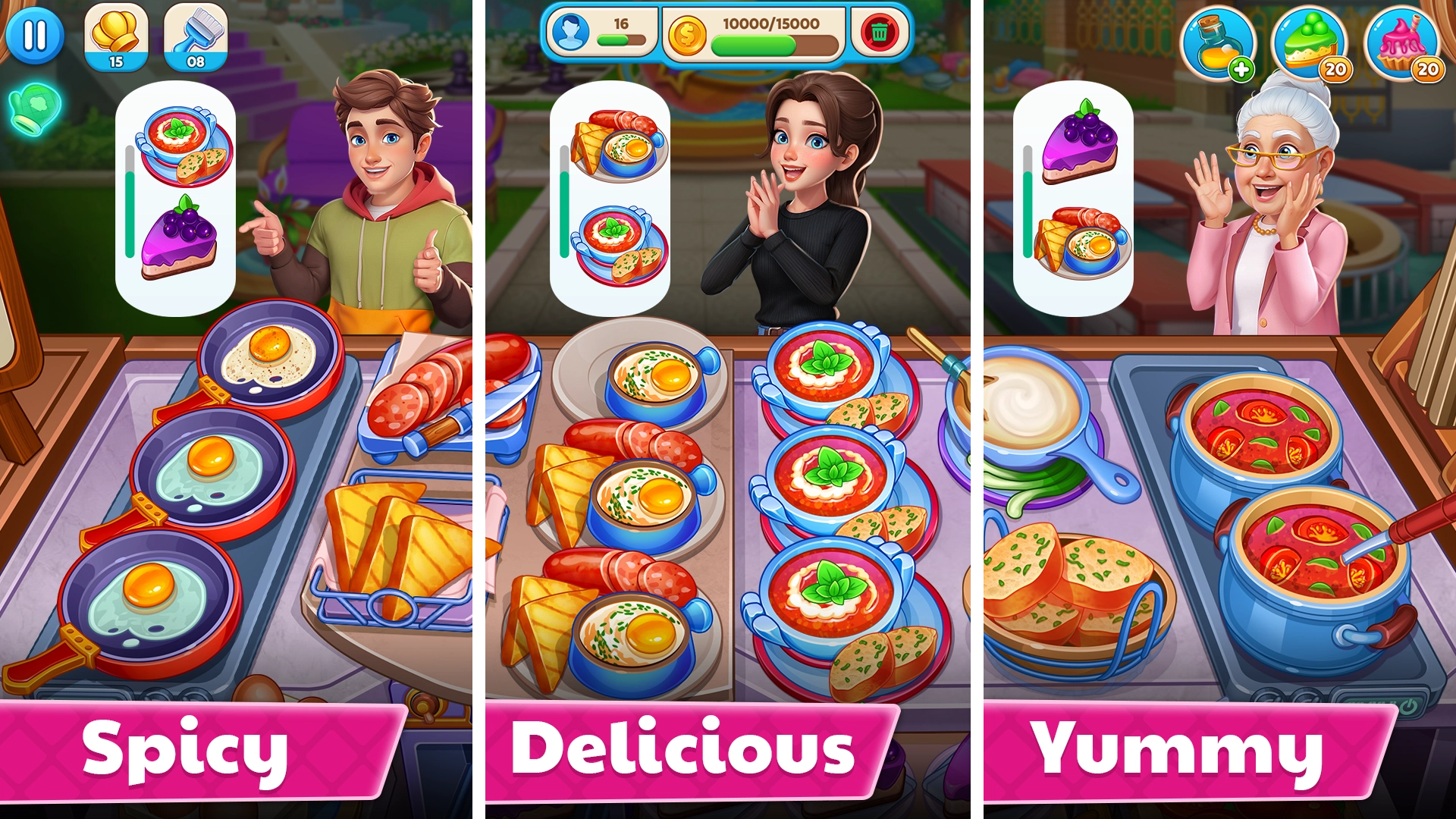Open the green oven mitt power-up

click(x=35, y=108)
